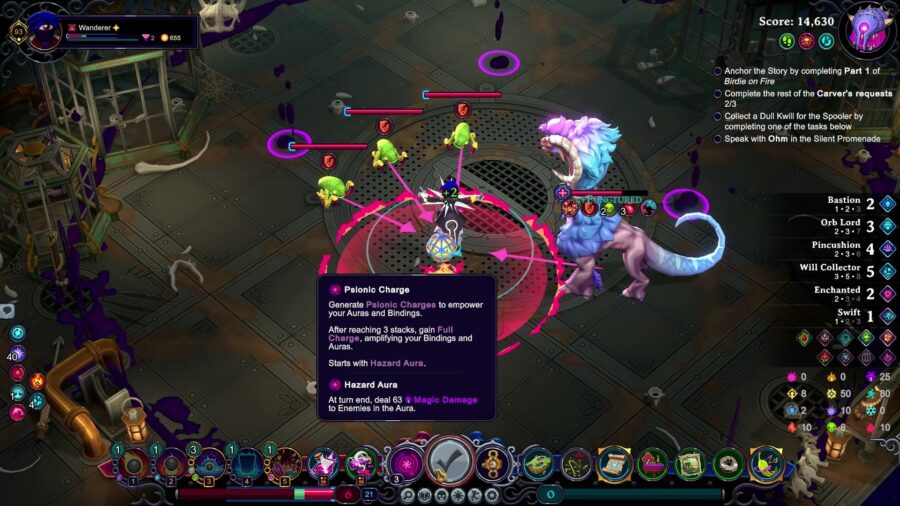
Task: Open the map scroll icon
Action: (x=613, y=463)
